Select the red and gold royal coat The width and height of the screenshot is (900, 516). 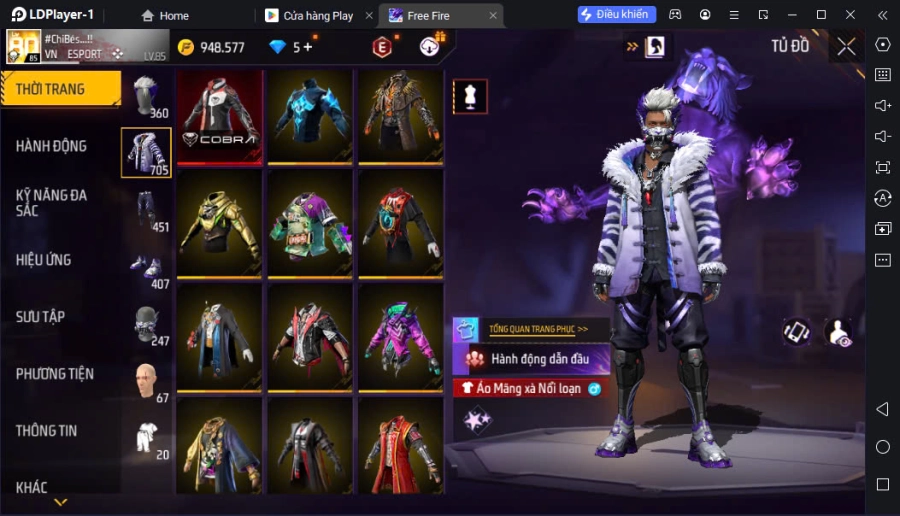401,447
